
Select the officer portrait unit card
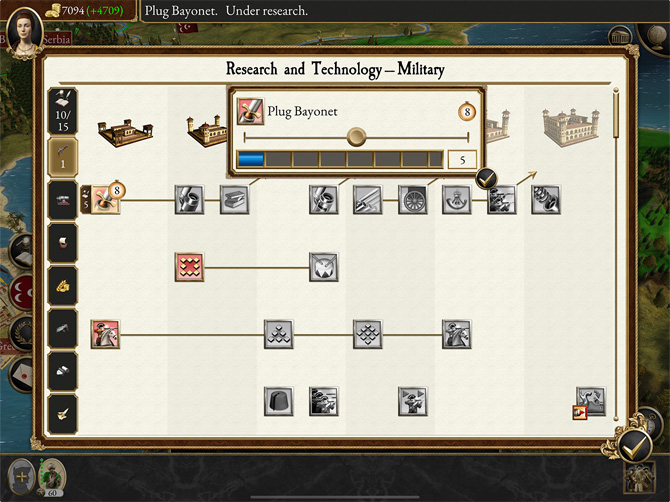pyautogui.click(x=52, y=474)
